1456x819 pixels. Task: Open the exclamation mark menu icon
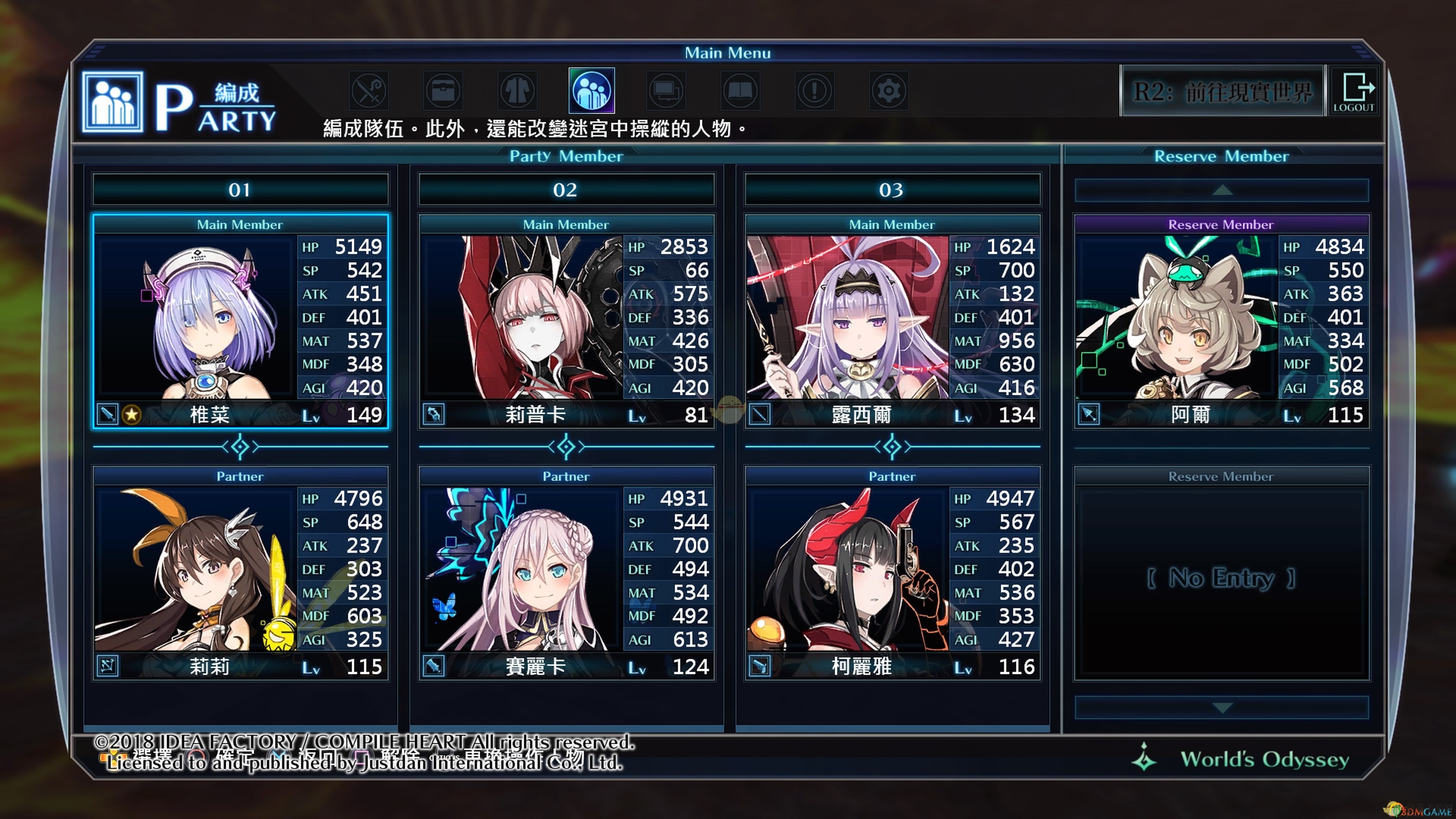coord(814,91)
